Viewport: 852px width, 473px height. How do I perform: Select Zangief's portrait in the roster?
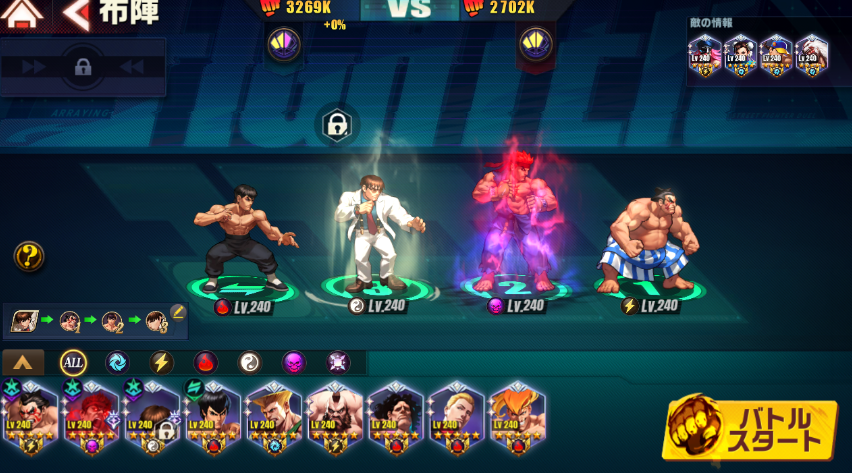click(334, 412)
